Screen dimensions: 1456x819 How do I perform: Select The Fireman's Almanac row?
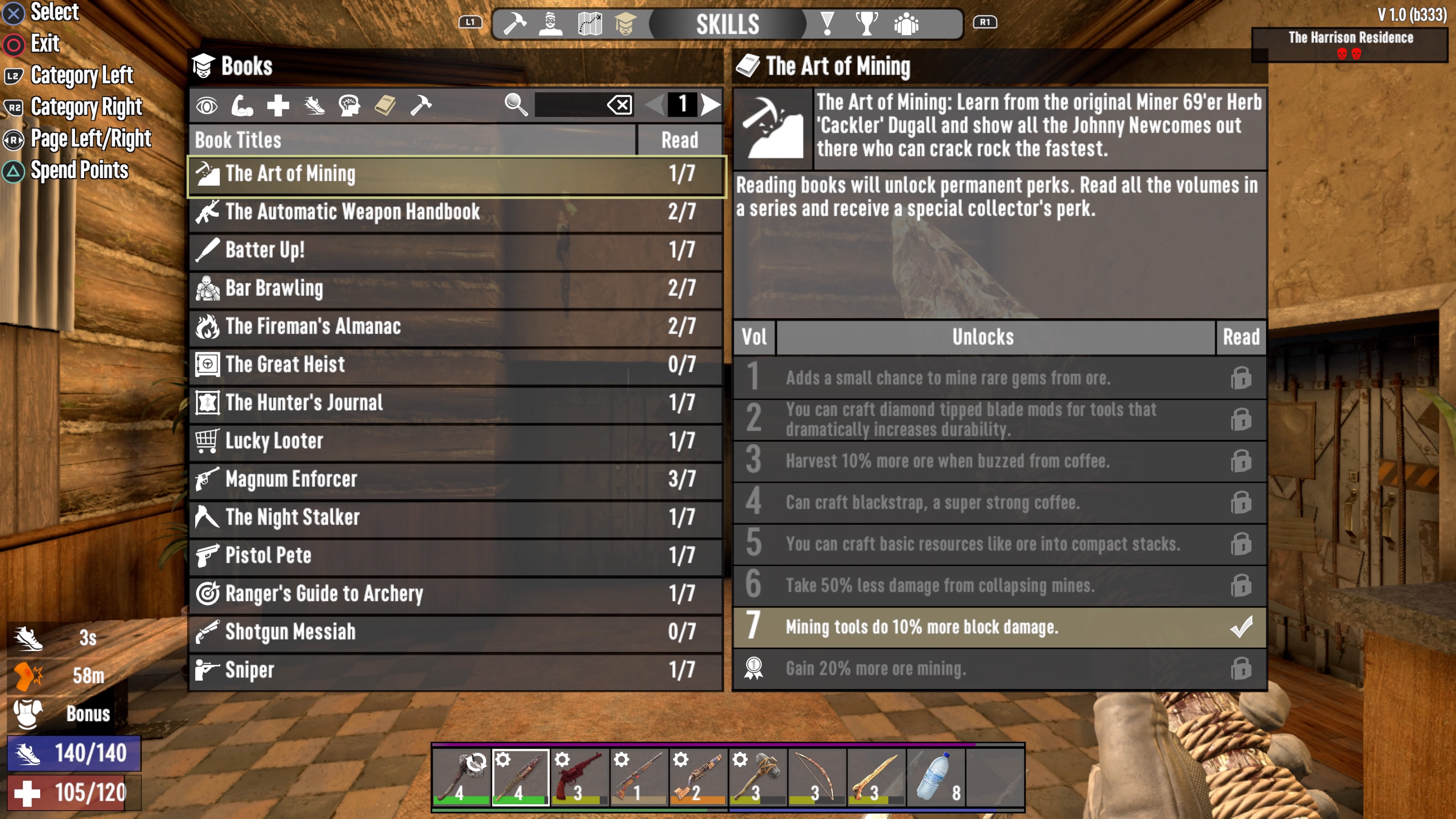click(455, 326)
